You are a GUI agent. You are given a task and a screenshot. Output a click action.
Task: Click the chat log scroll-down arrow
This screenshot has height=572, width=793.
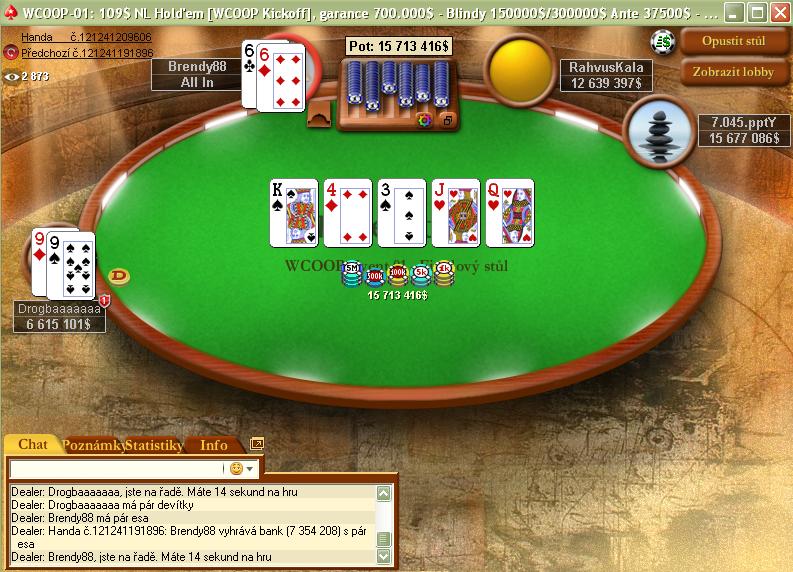click(x=383, y=557)
